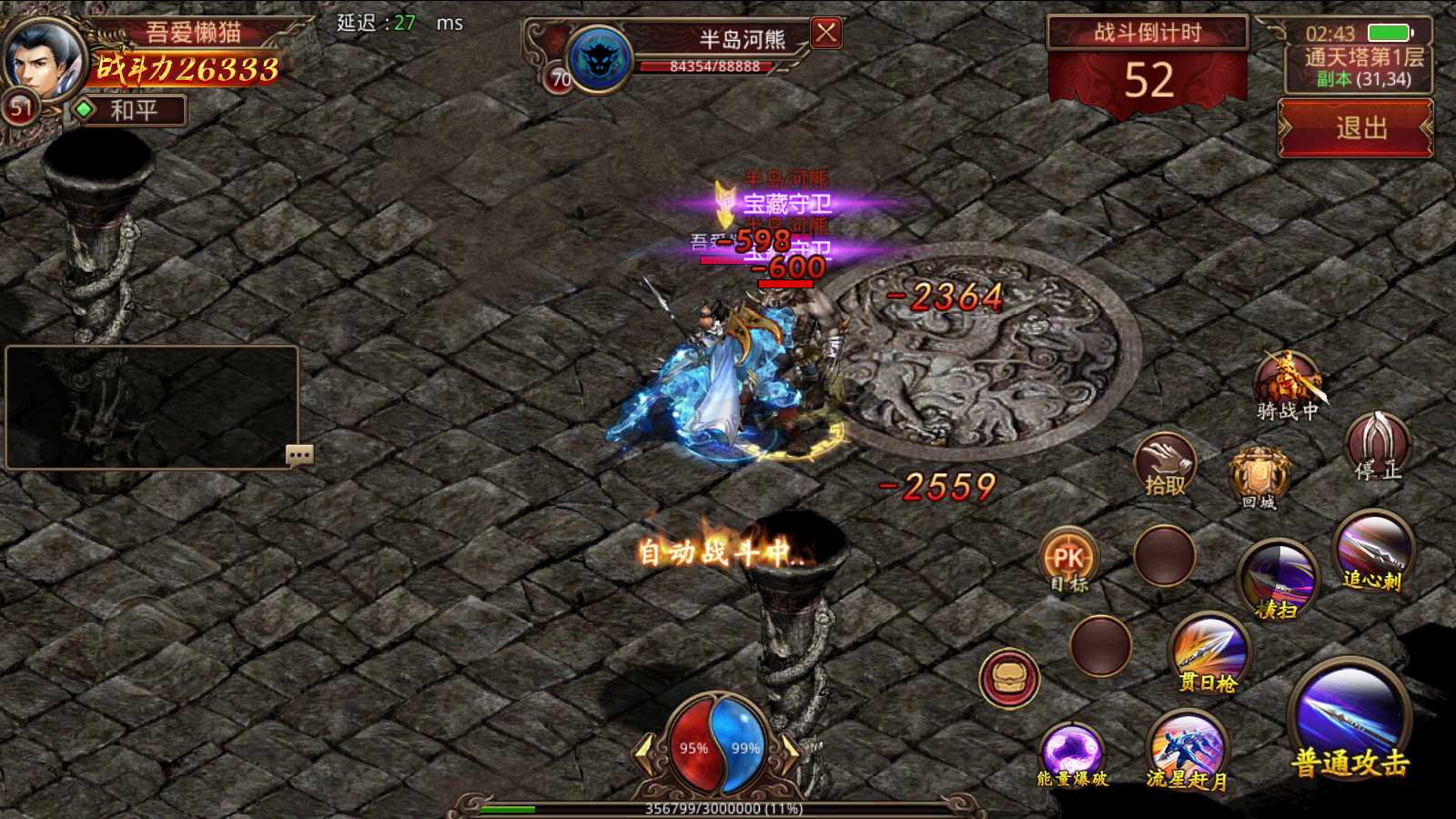Close the 半岛河熊 target frame
The width and height of the screenshot is (1456, 819).
click(x=825, y=34)
